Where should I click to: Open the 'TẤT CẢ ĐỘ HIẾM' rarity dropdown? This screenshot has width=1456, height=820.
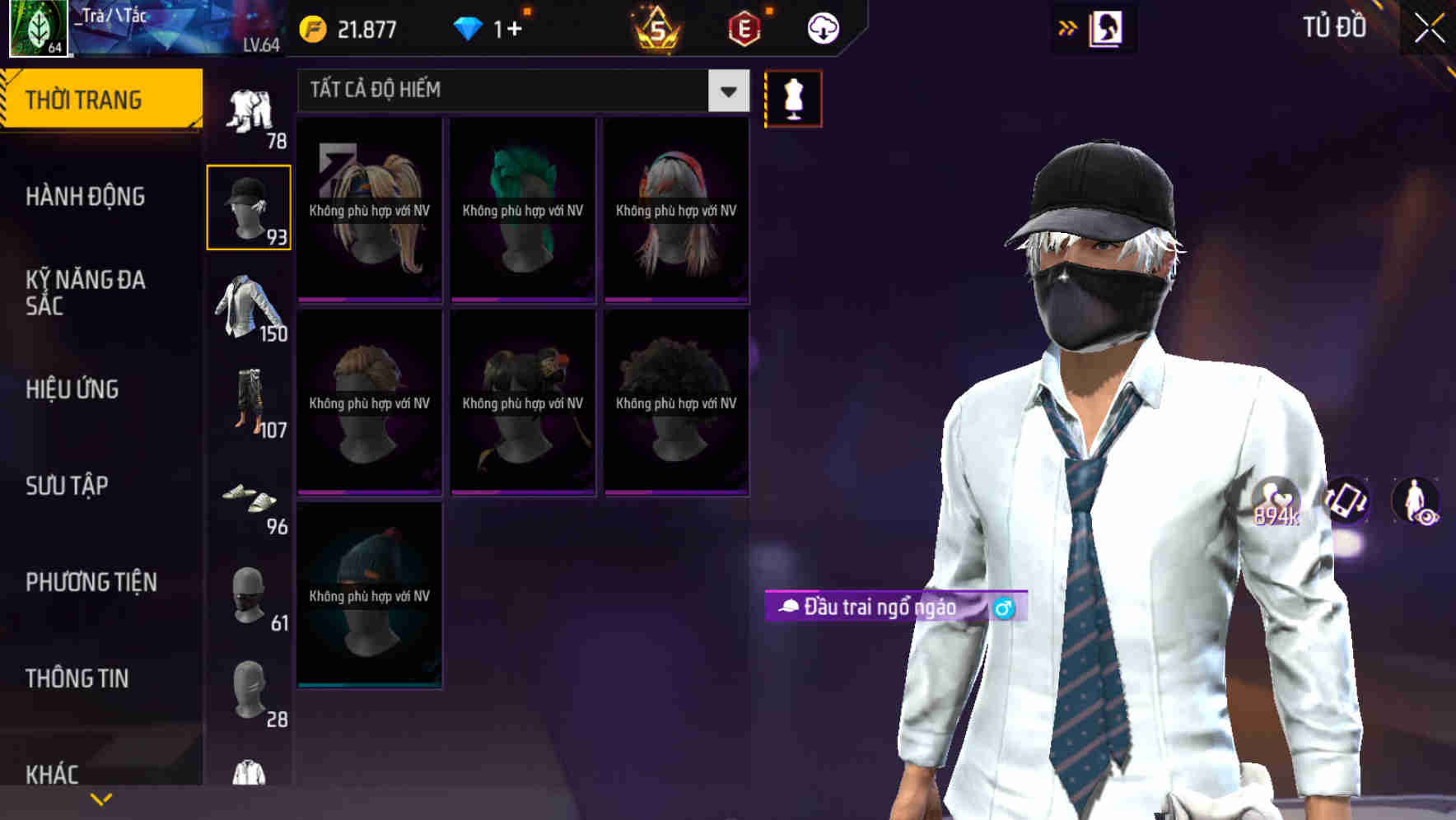point(502,91)
